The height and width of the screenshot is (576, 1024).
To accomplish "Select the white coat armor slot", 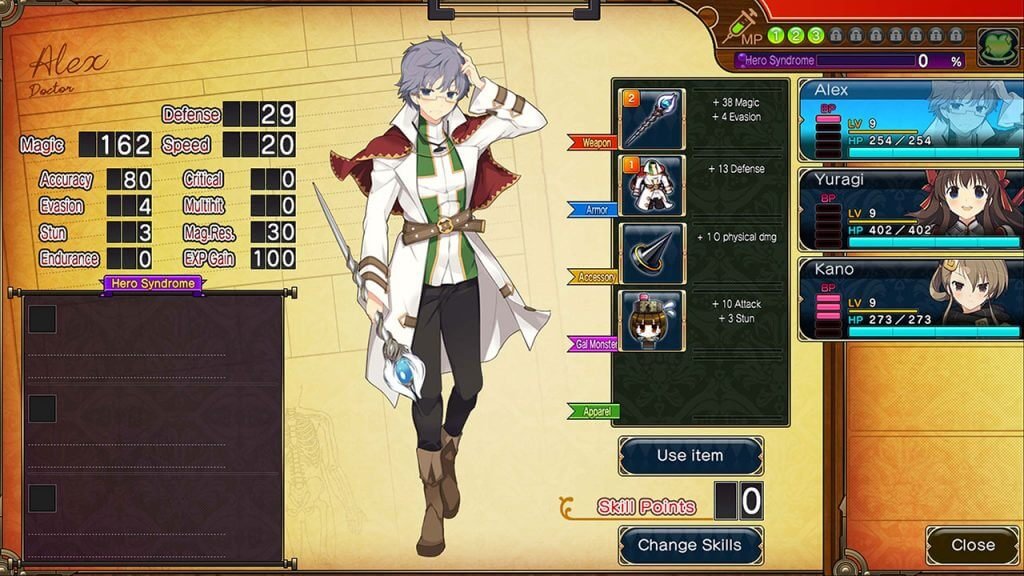I will point(652,185).
